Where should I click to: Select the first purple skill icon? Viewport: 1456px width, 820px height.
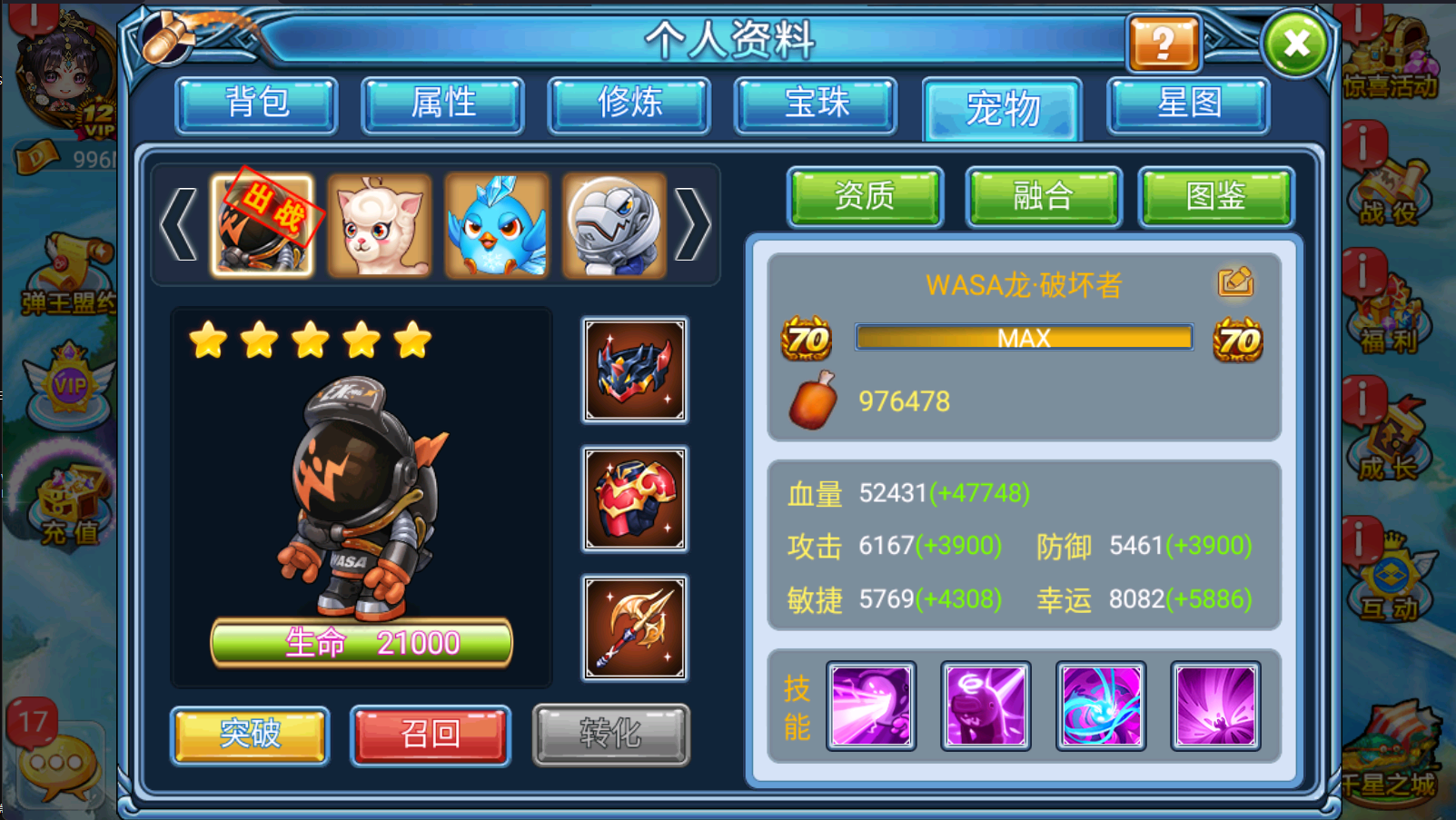[x=869, y=705]
